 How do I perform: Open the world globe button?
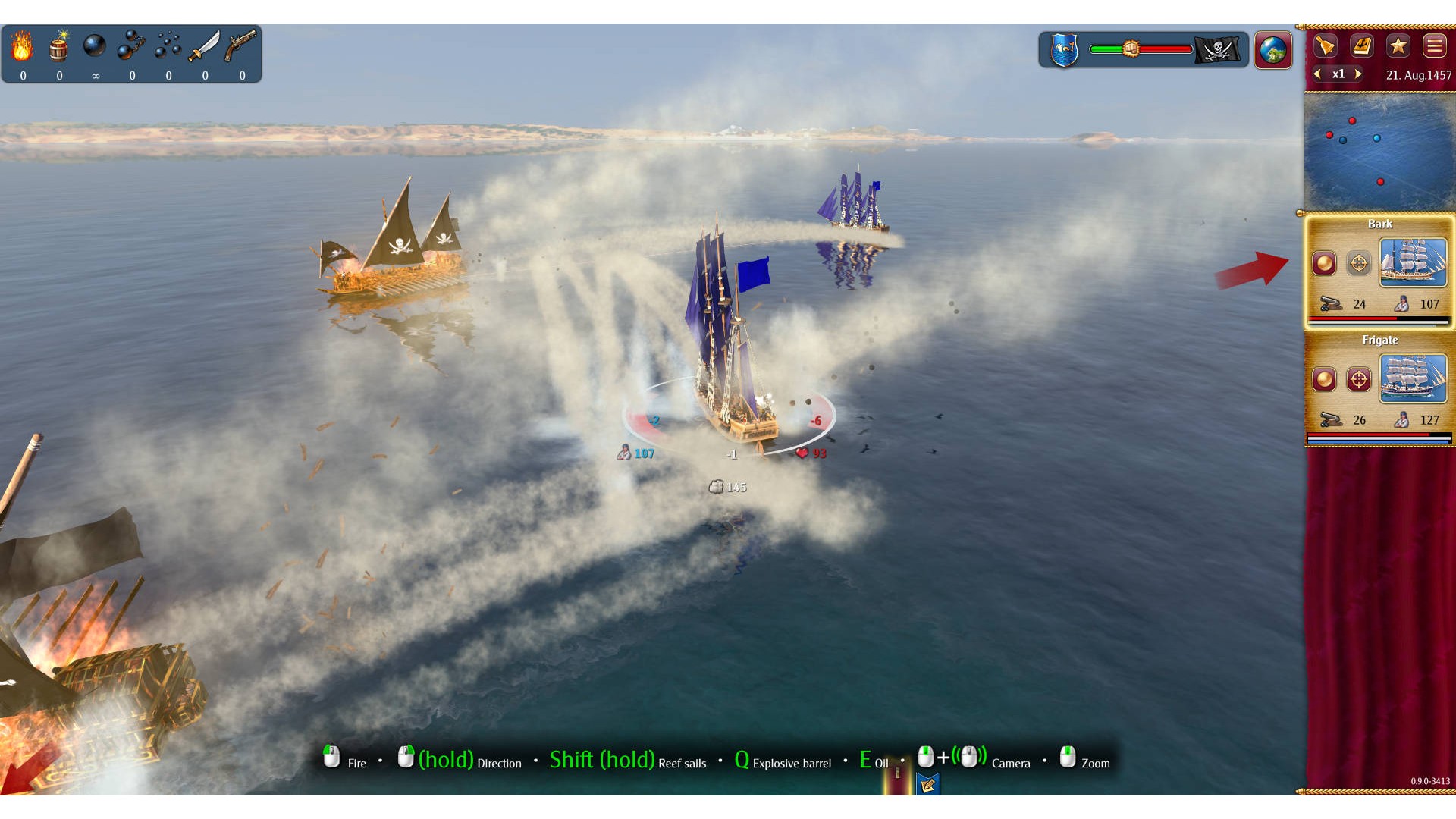(1273, 50)
